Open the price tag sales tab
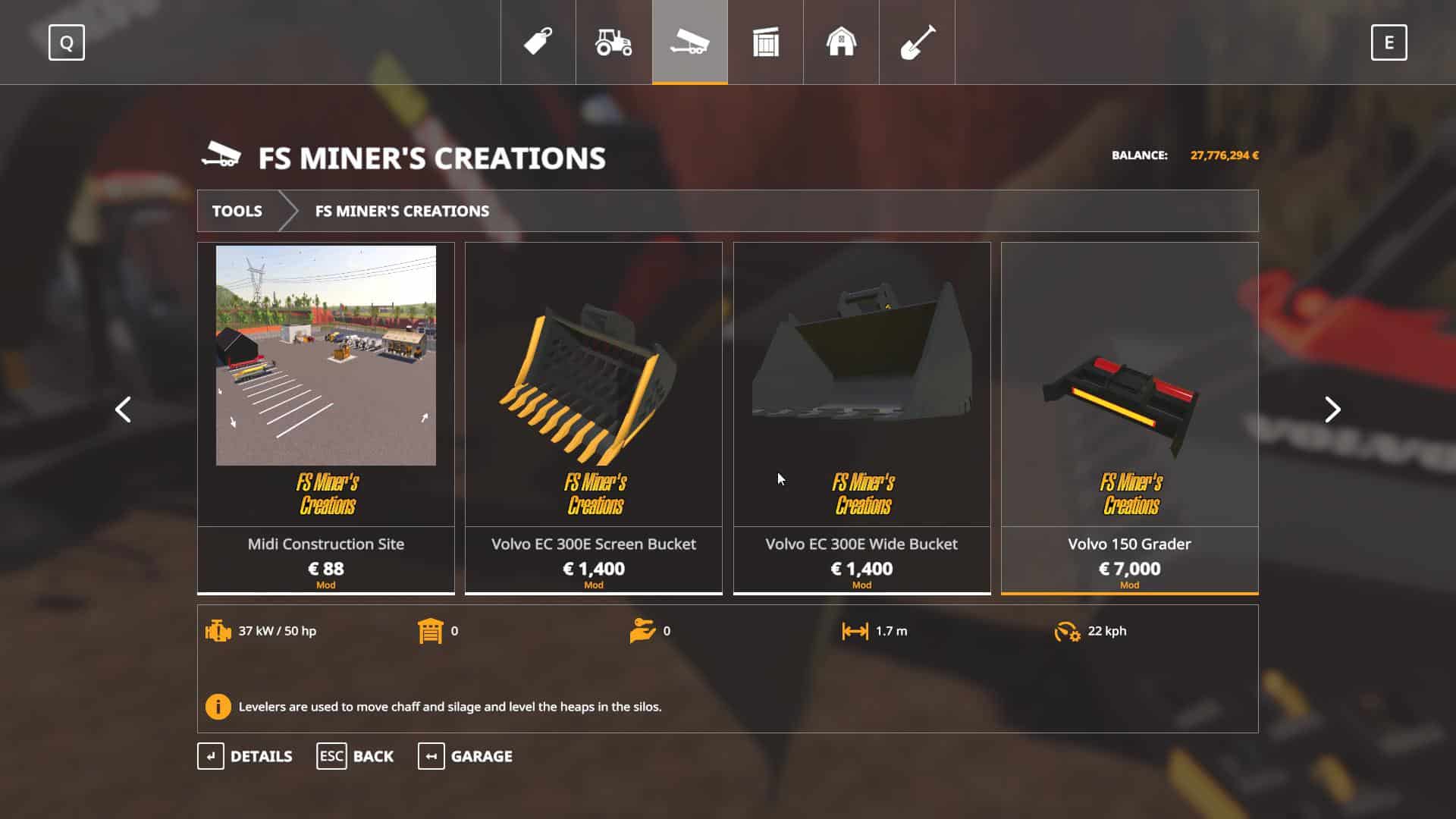The height and width of the screenshot is (819, 1456). [x=538, y=42]
